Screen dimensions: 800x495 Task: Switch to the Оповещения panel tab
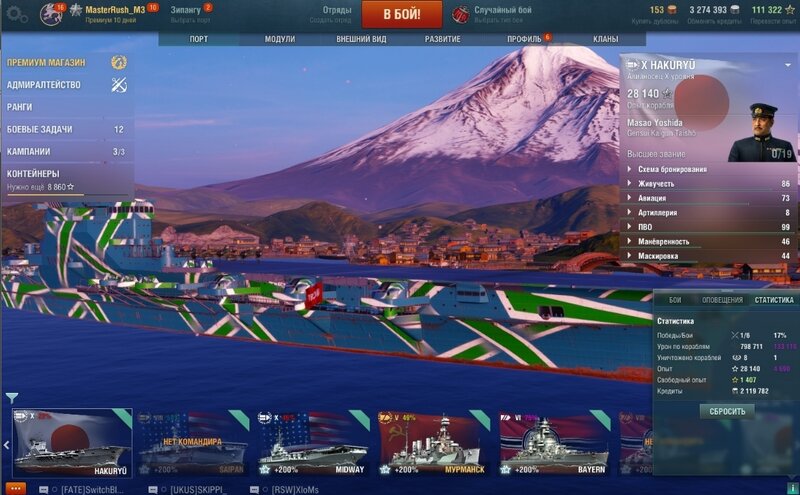tap(722, 300)
